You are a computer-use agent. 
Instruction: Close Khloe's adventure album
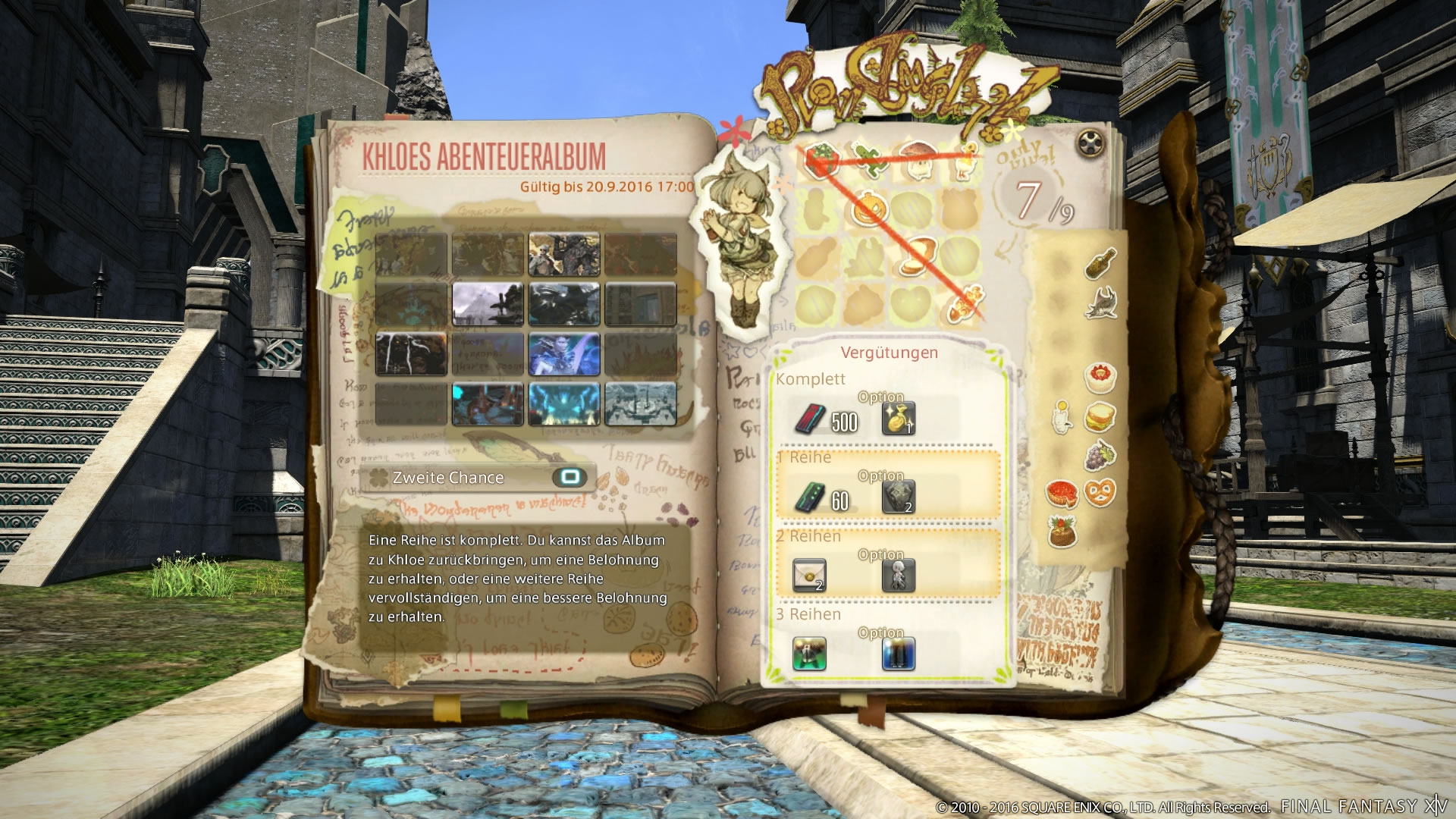point(1090,143)
